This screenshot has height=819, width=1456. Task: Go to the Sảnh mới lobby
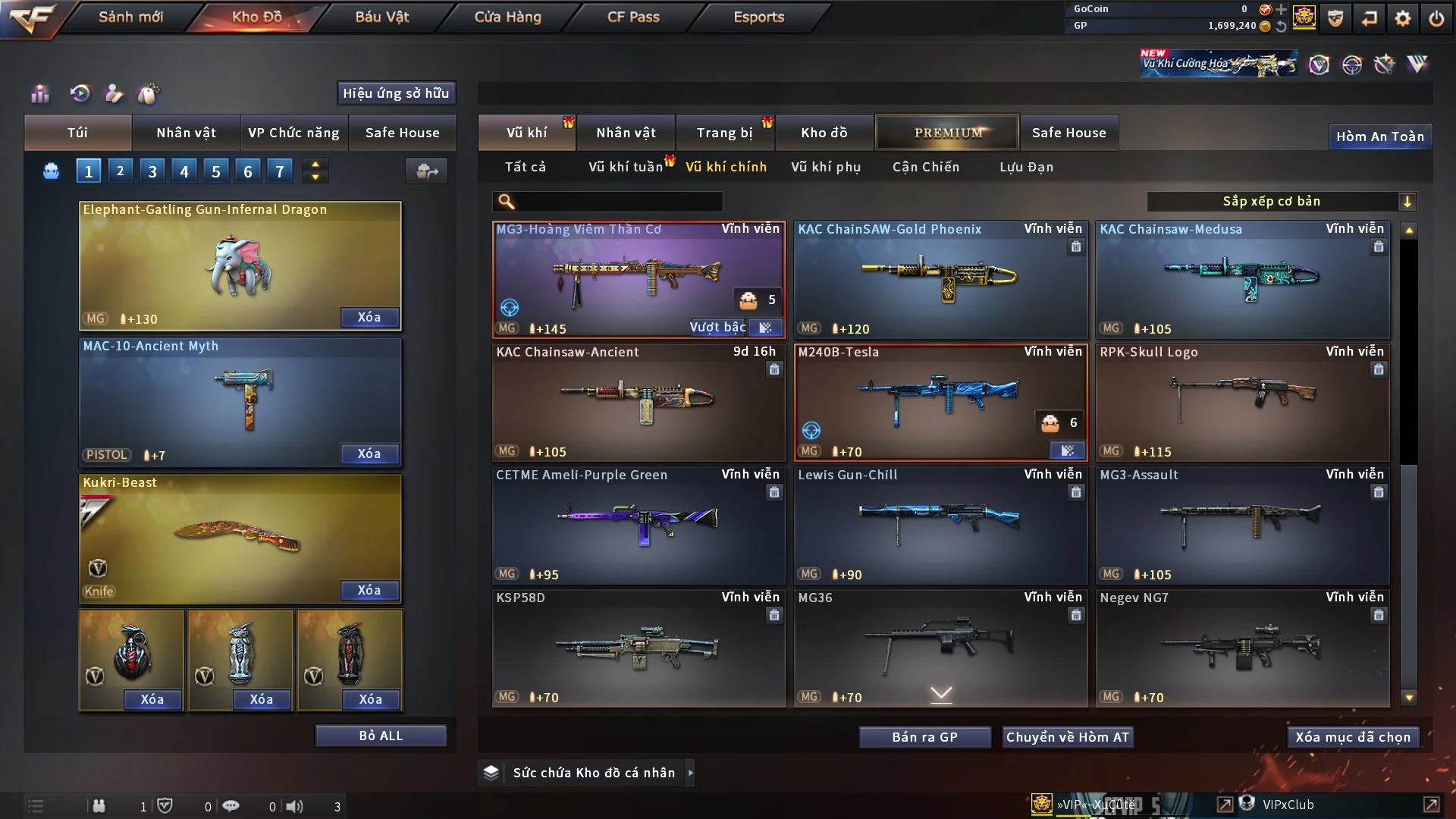[x=130, y=17]
